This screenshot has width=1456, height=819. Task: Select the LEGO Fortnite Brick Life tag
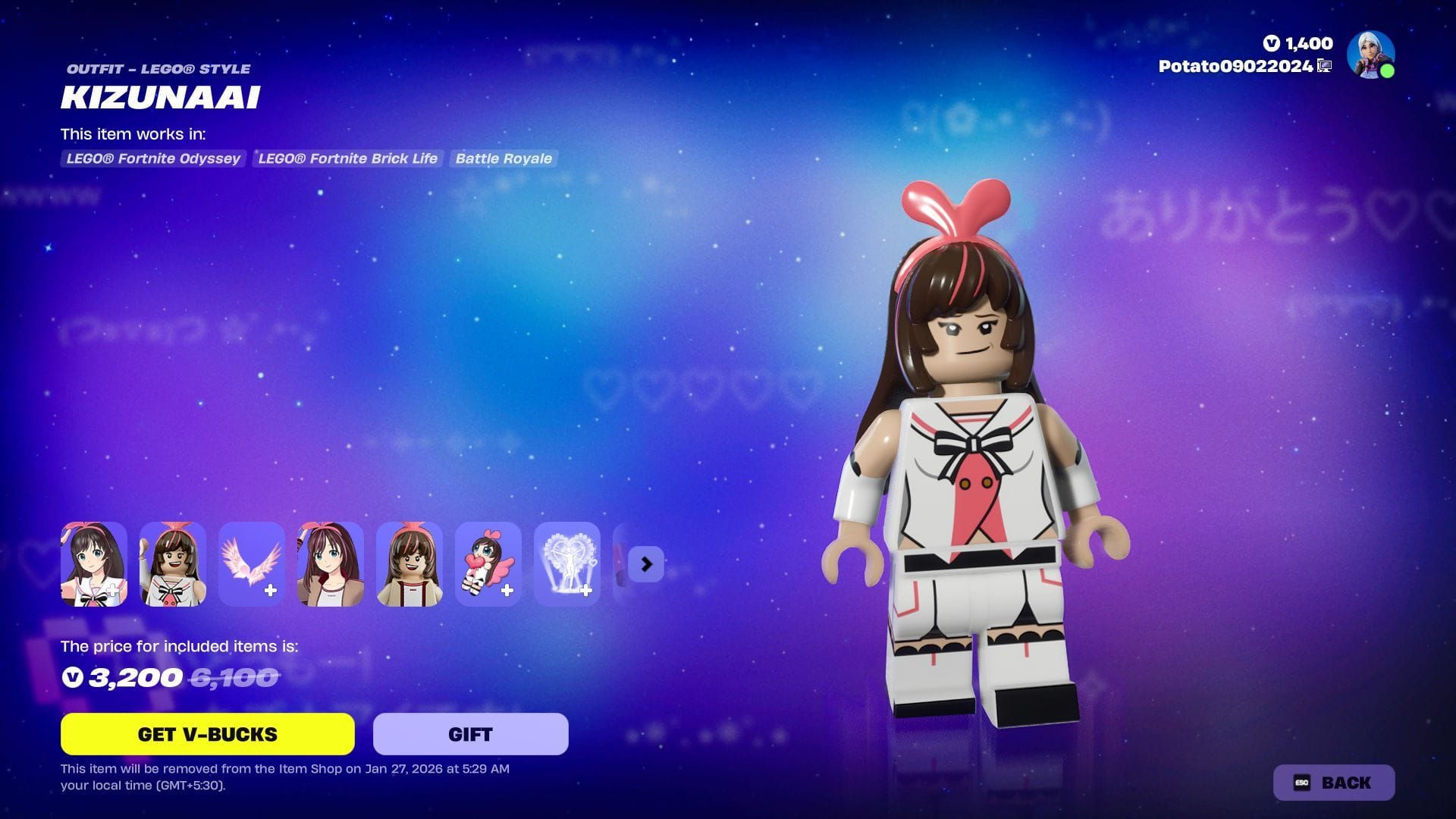click(347, 158)
